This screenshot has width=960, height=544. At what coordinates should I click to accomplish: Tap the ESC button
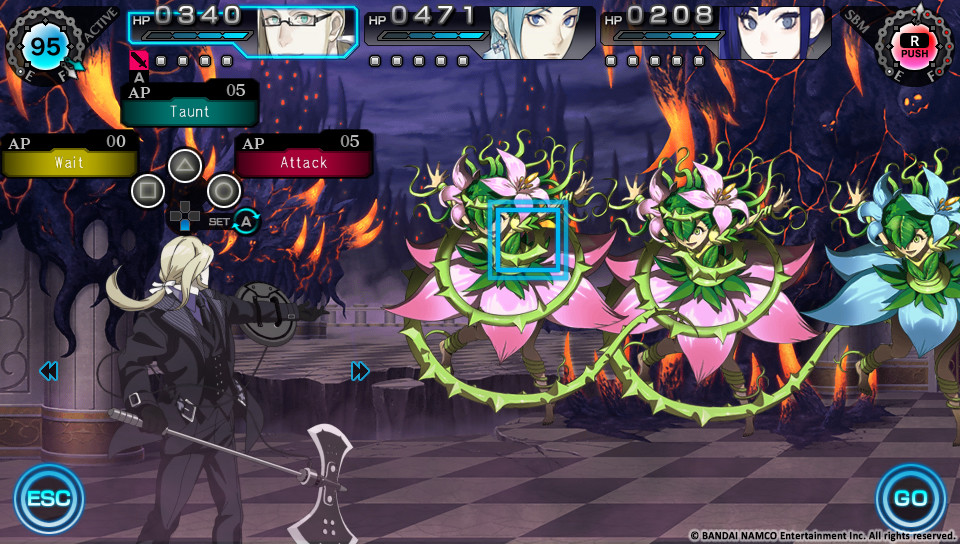tap(48, 497)
